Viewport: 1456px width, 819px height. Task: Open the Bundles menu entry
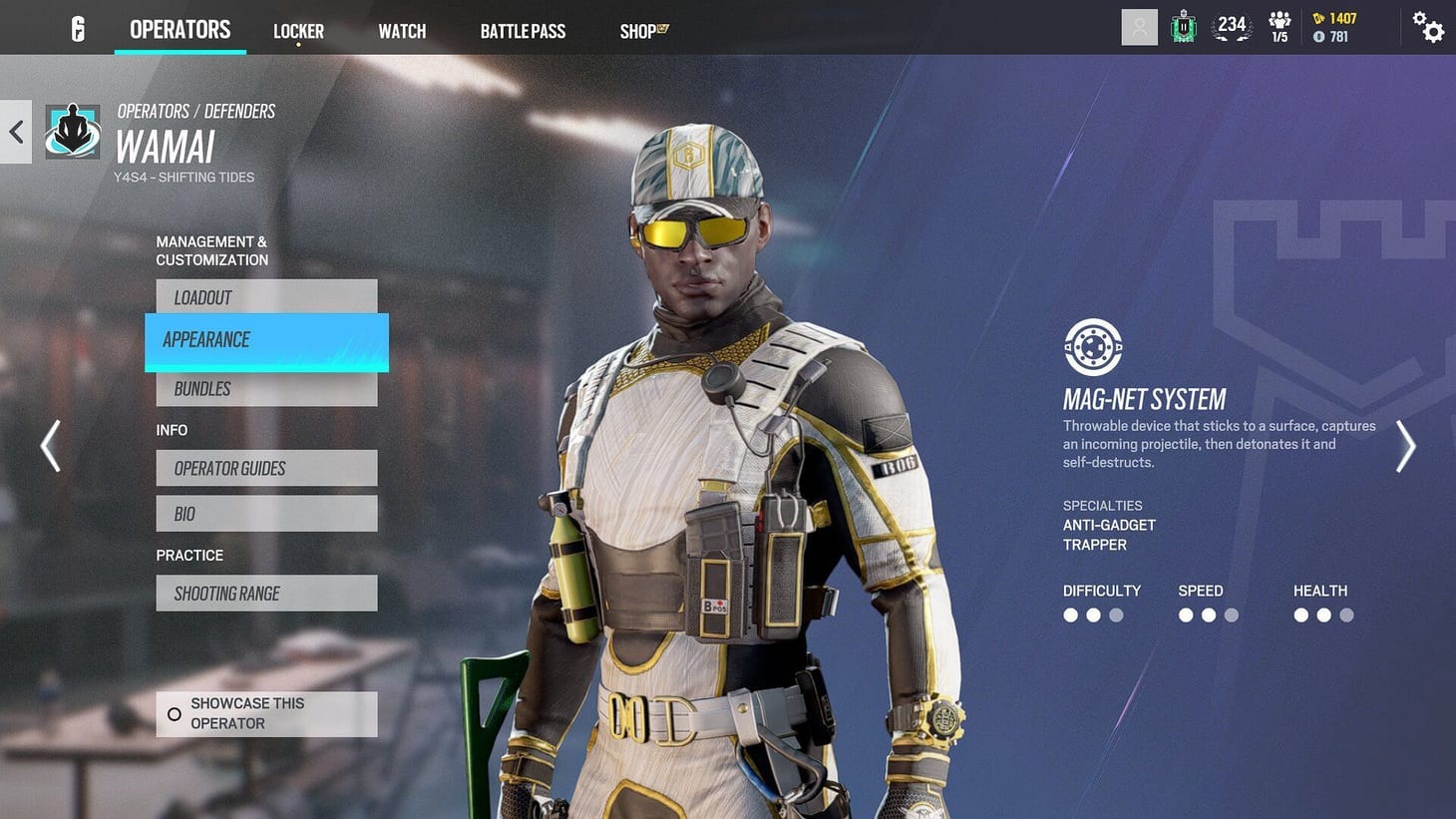(x=266, y=389)
